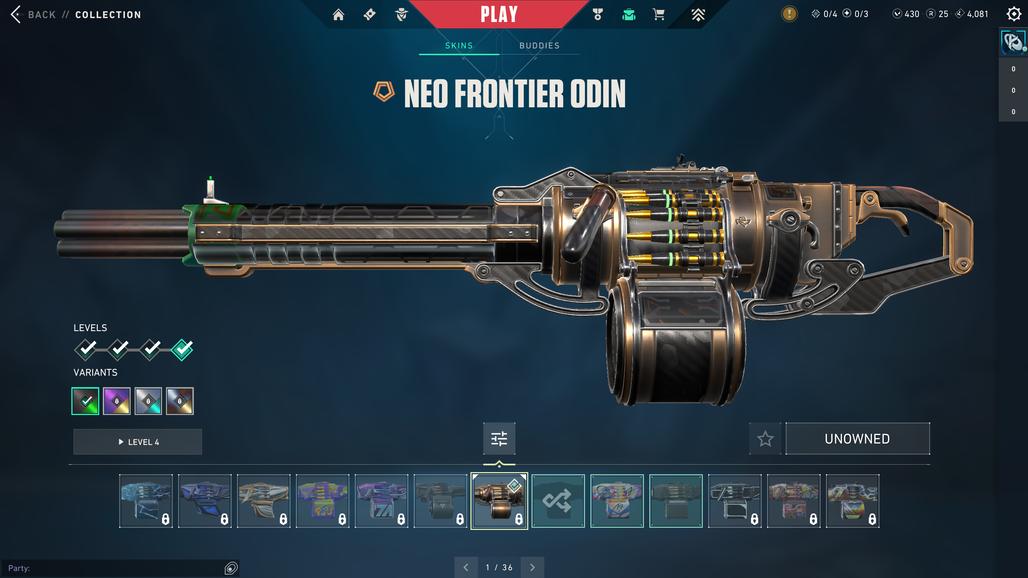Screen dimensions: 1028x578
Task: Go to the next page of skins
Action: tap(532, 567)
